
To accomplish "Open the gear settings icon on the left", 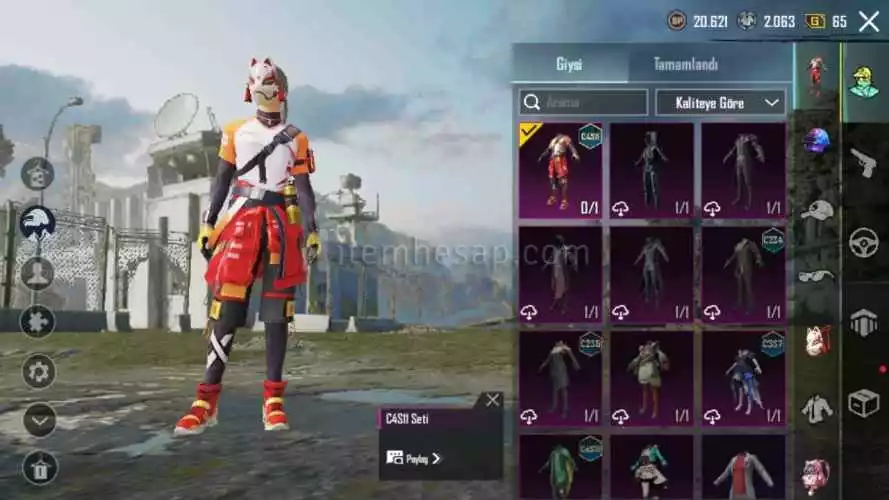I will 38,371.
